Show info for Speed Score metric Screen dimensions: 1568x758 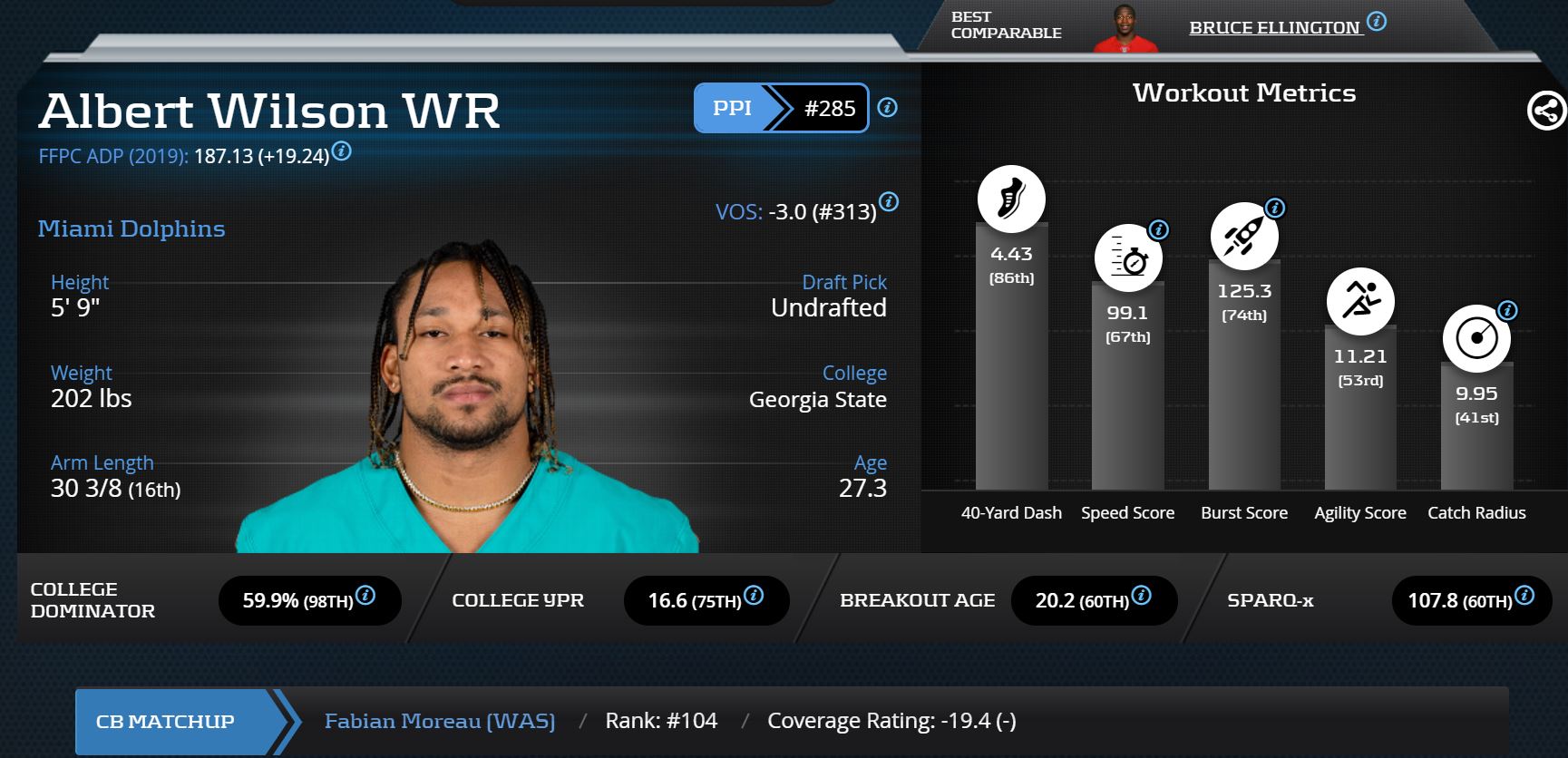coord(1158,230)
